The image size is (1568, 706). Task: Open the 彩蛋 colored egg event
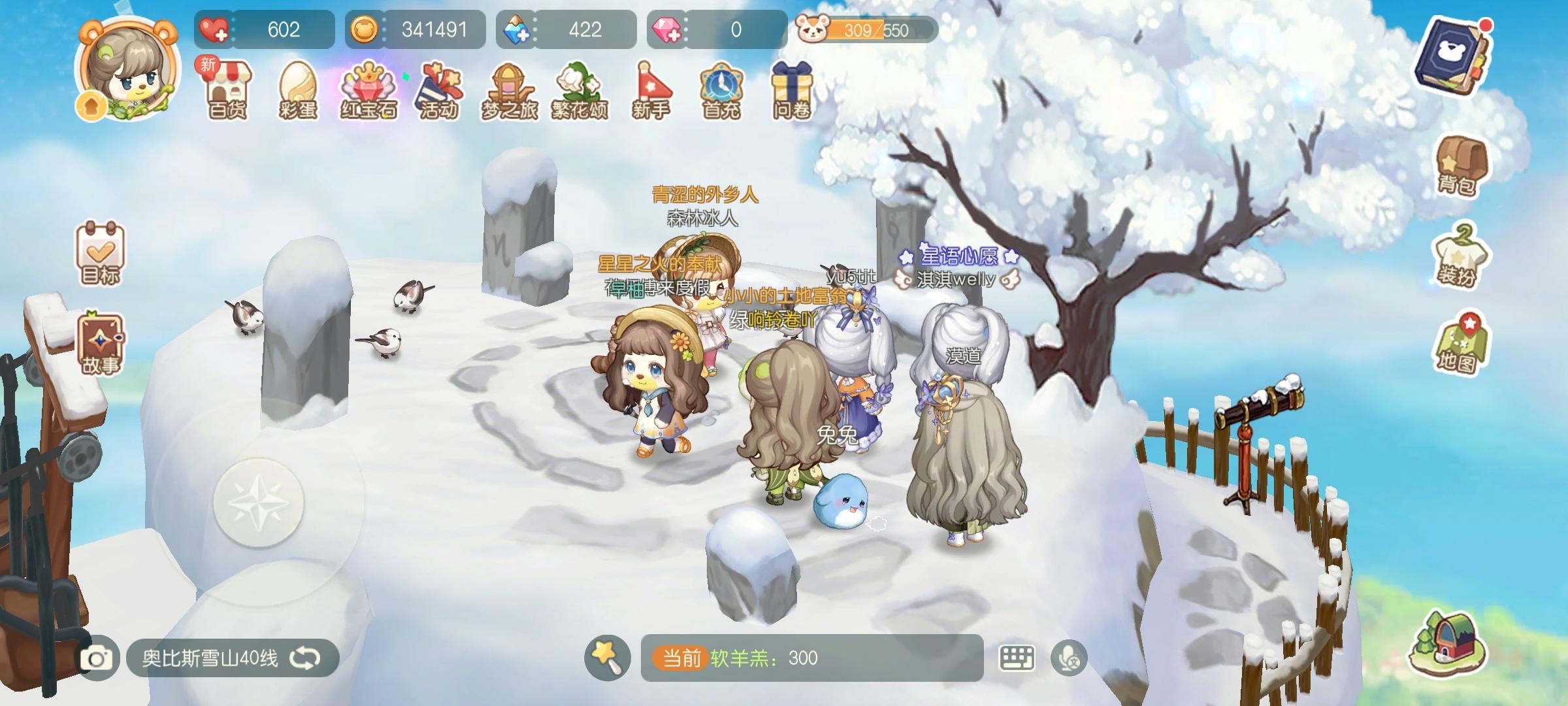pyautogui.click(x=297, y=92)
